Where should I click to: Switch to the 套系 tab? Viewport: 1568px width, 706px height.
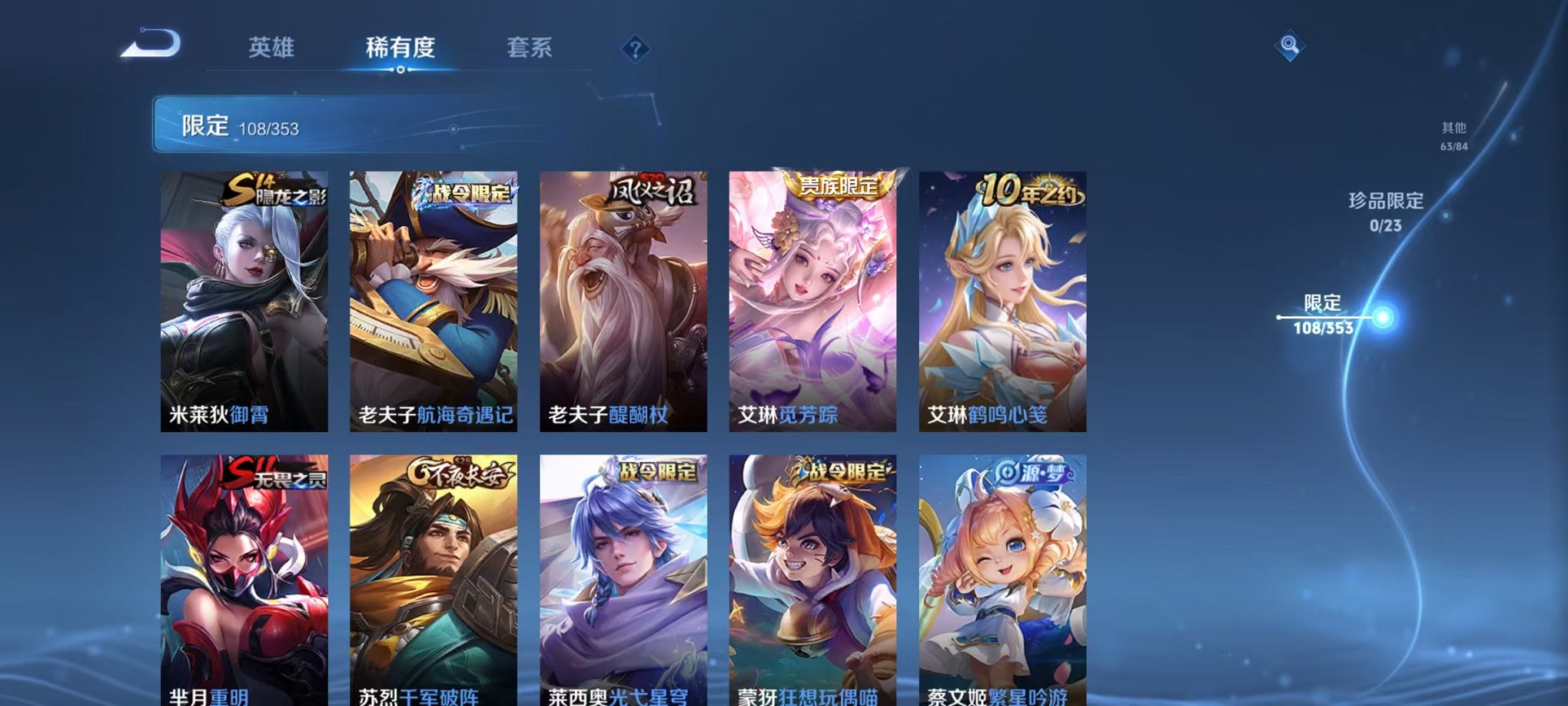coord(530,48)
